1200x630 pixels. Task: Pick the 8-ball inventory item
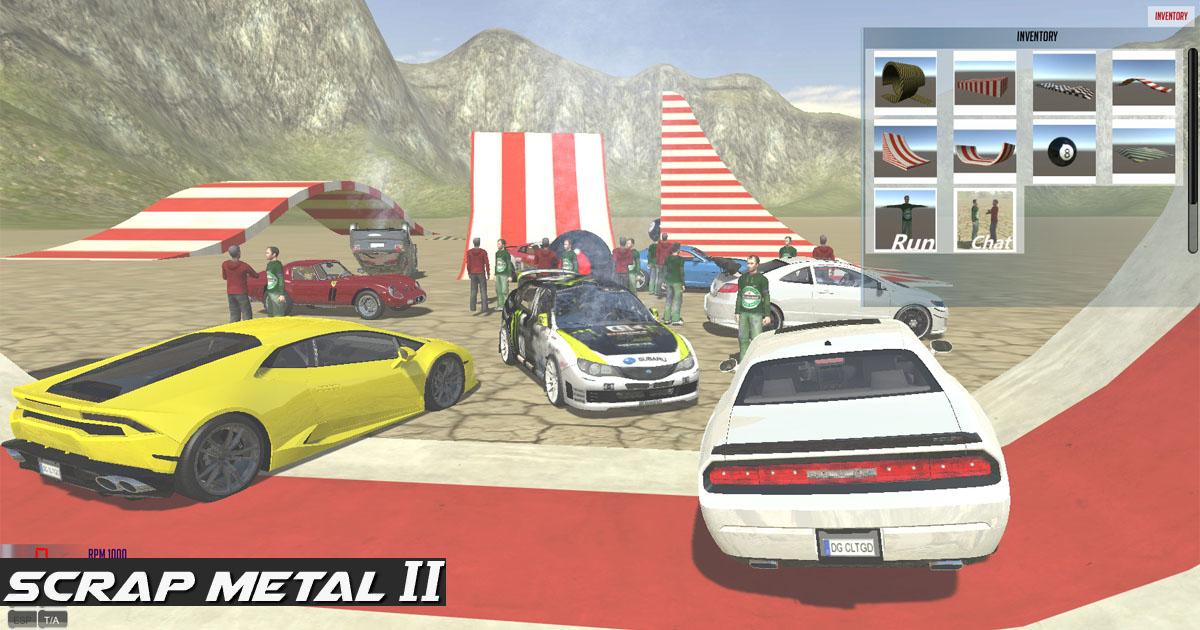[1064, 151]
